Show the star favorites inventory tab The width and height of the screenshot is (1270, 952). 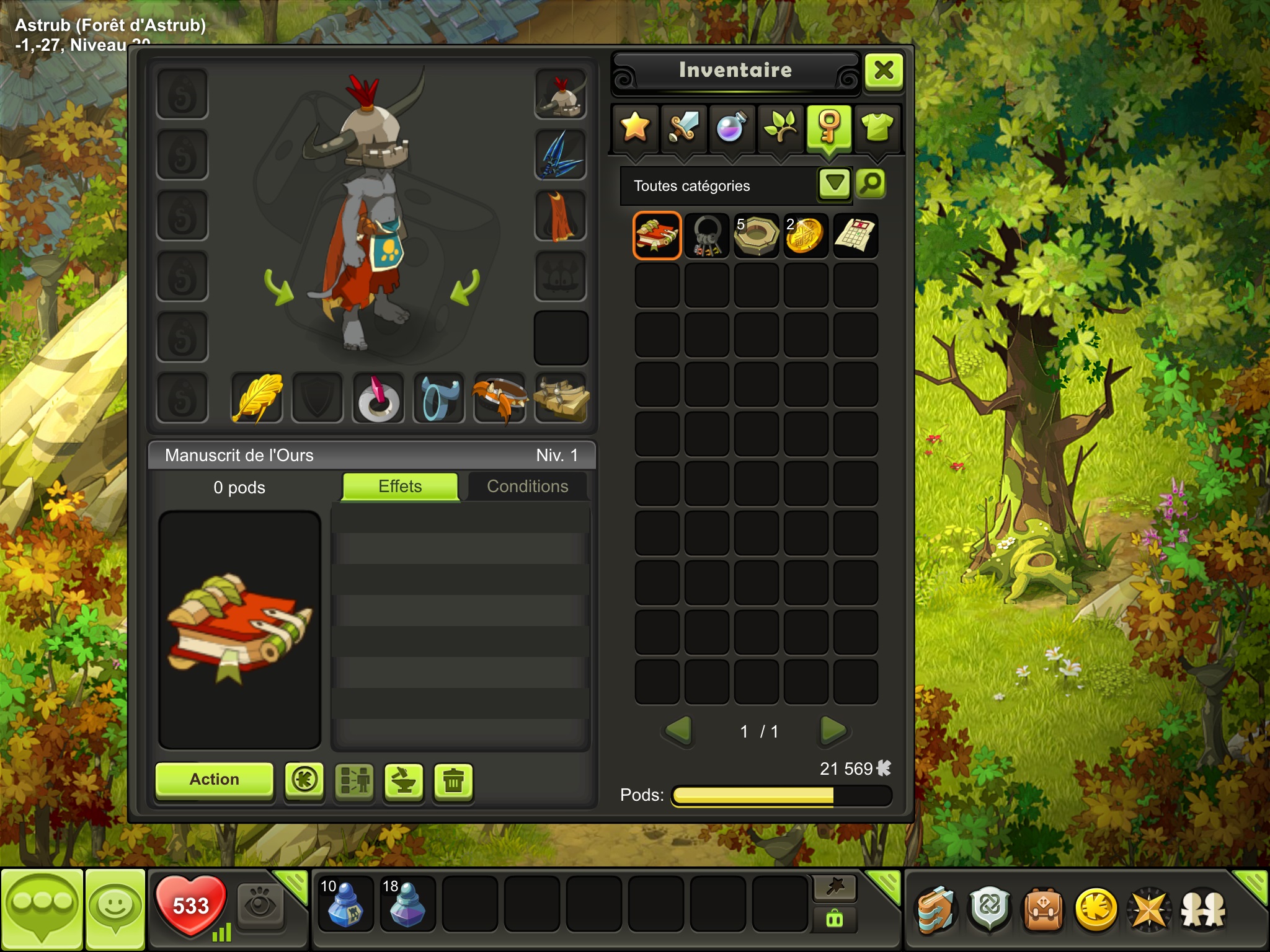pos(635,127)
